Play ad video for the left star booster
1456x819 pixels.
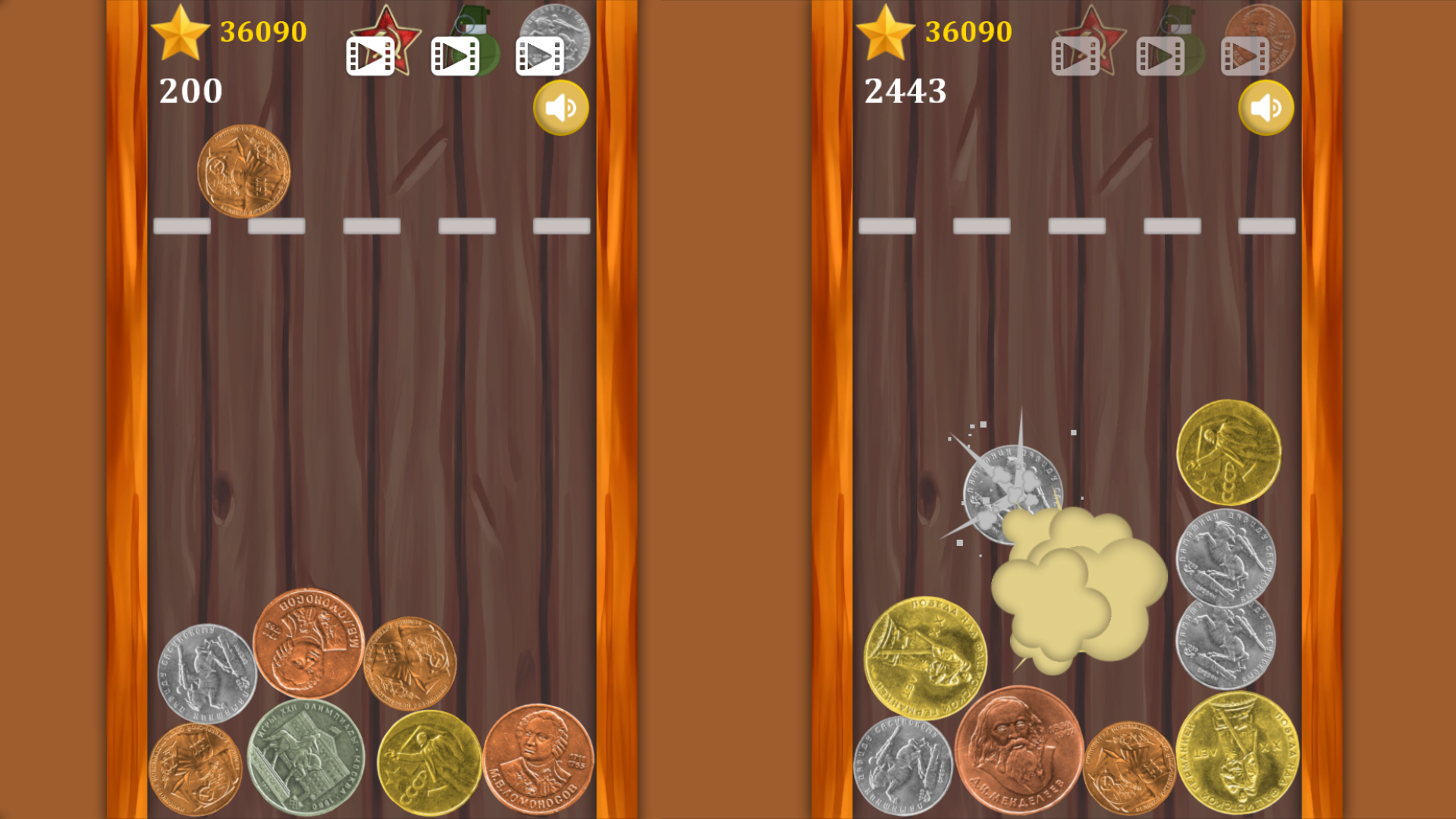pos(371,55)
